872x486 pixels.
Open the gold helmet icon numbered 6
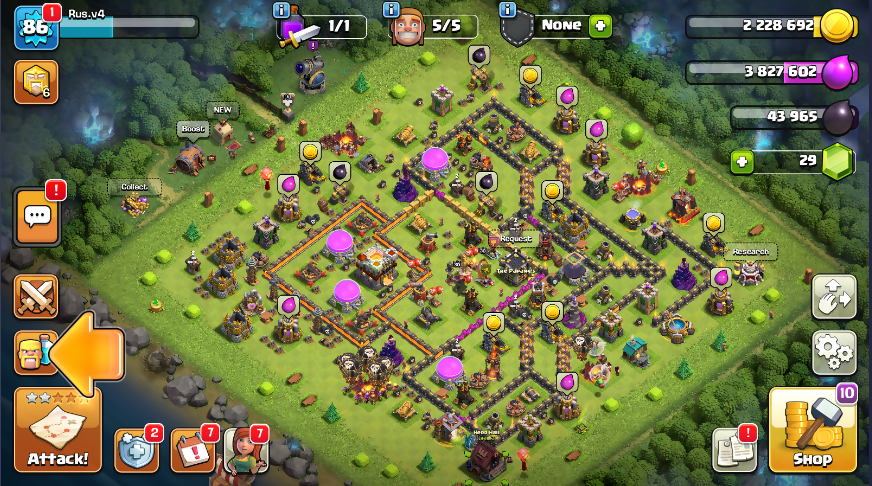click(36, 82)
